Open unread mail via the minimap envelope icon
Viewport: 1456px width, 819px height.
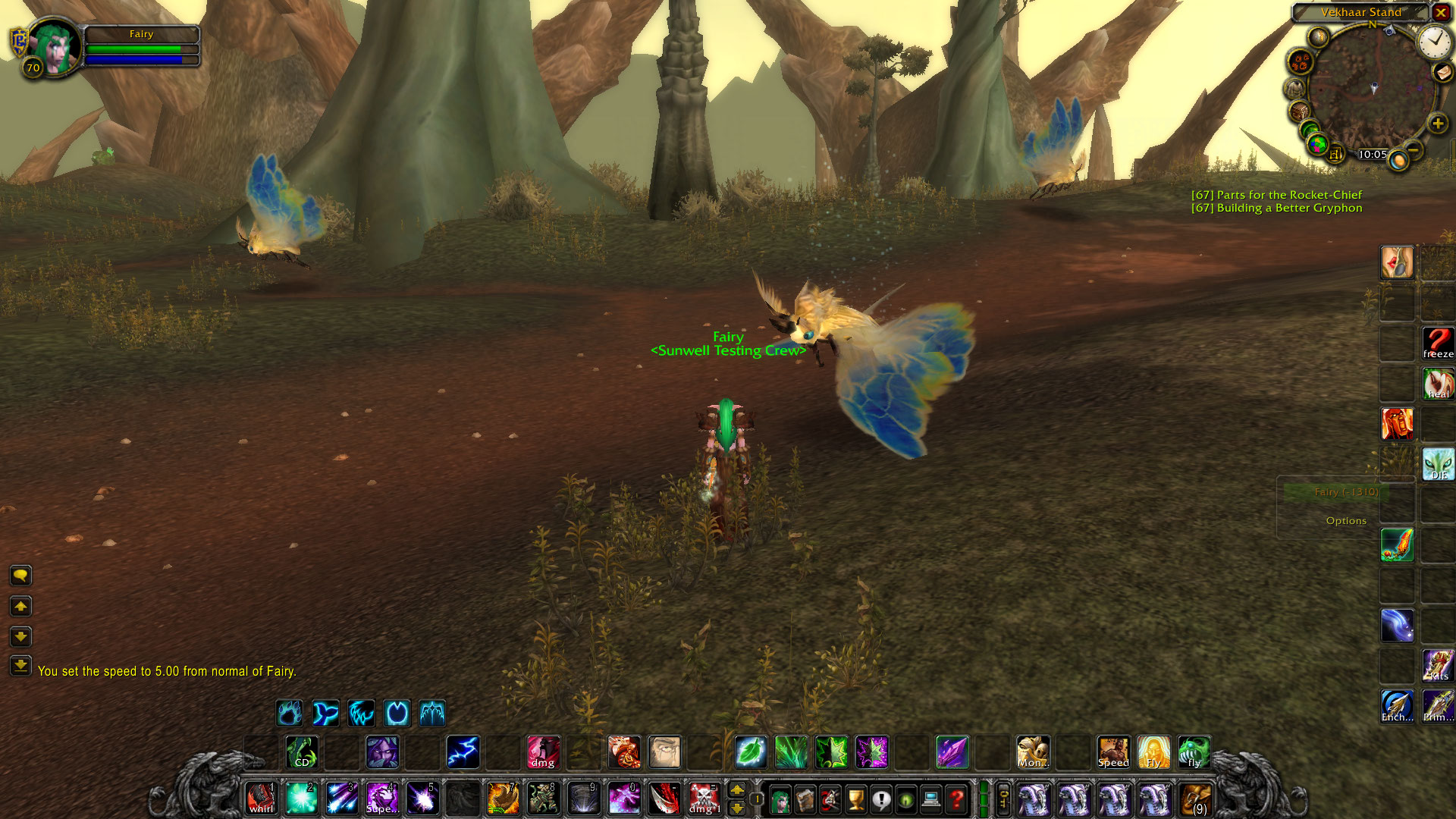tap(1442, 73)
